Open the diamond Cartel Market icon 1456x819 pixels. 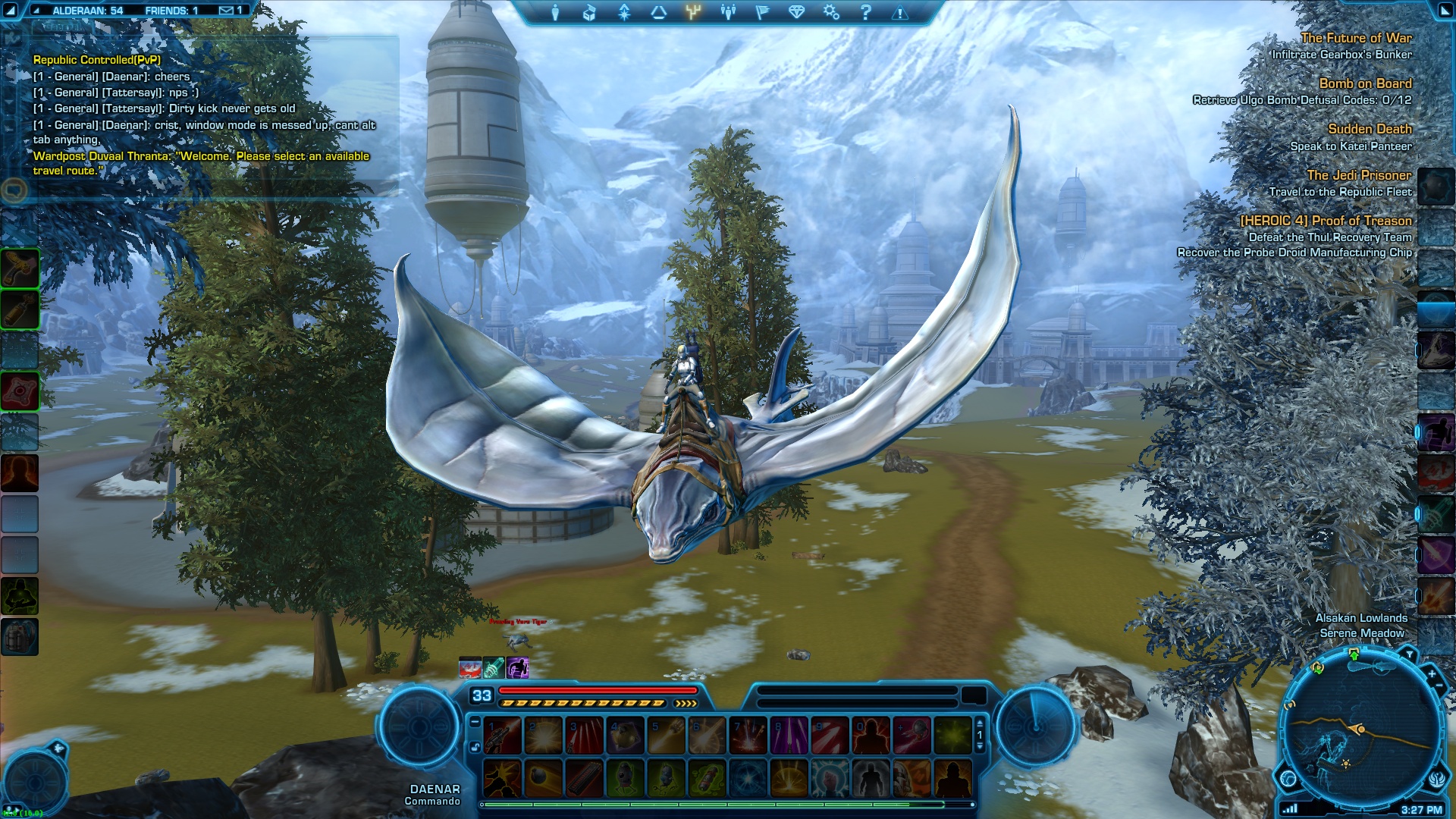[796, 12]
